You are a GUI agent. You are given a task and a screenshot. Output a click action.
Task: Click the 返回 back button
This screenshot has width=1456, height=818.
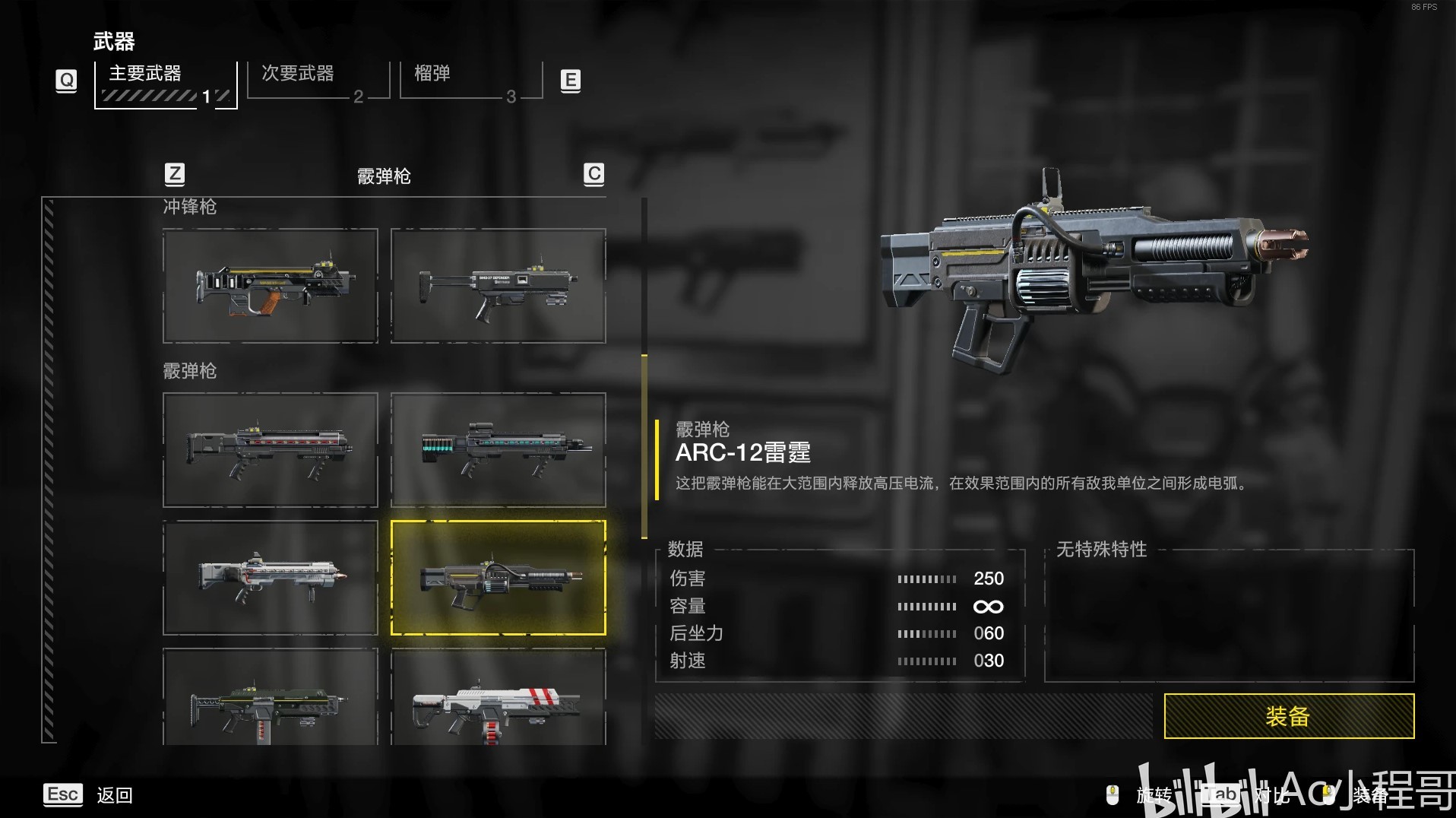click(x=114, y=795)
